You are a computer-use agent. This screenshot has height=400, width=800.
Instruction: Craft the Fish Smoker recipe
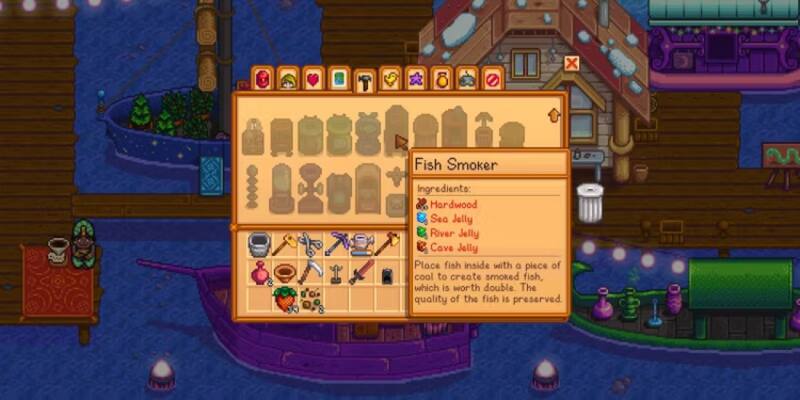click(396, 132)
